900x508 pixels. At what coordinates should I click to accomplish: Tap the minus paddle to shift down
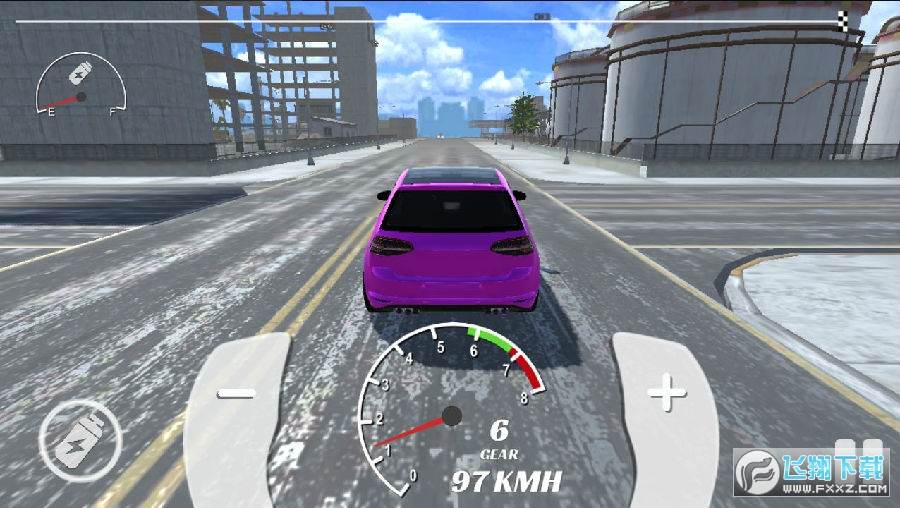pos(237,395)
